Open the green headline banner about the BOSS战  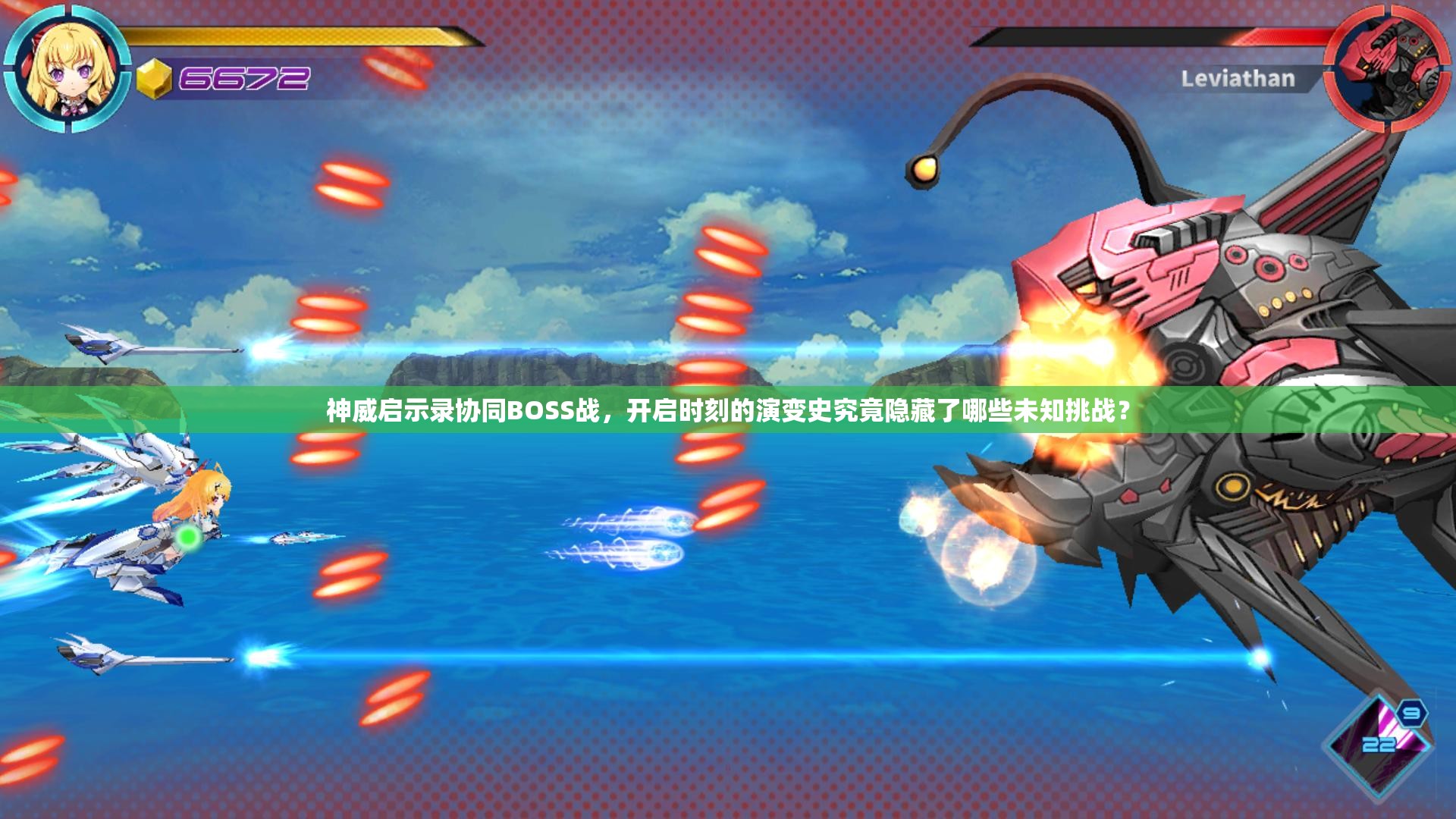pos(728,410)
